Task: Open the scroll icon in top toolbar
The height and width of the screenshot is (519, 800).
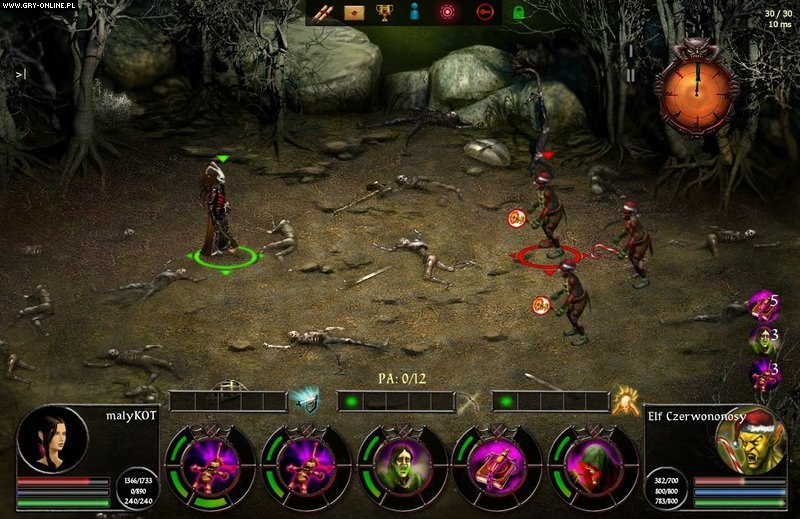Action: click(x=322, y=12)
